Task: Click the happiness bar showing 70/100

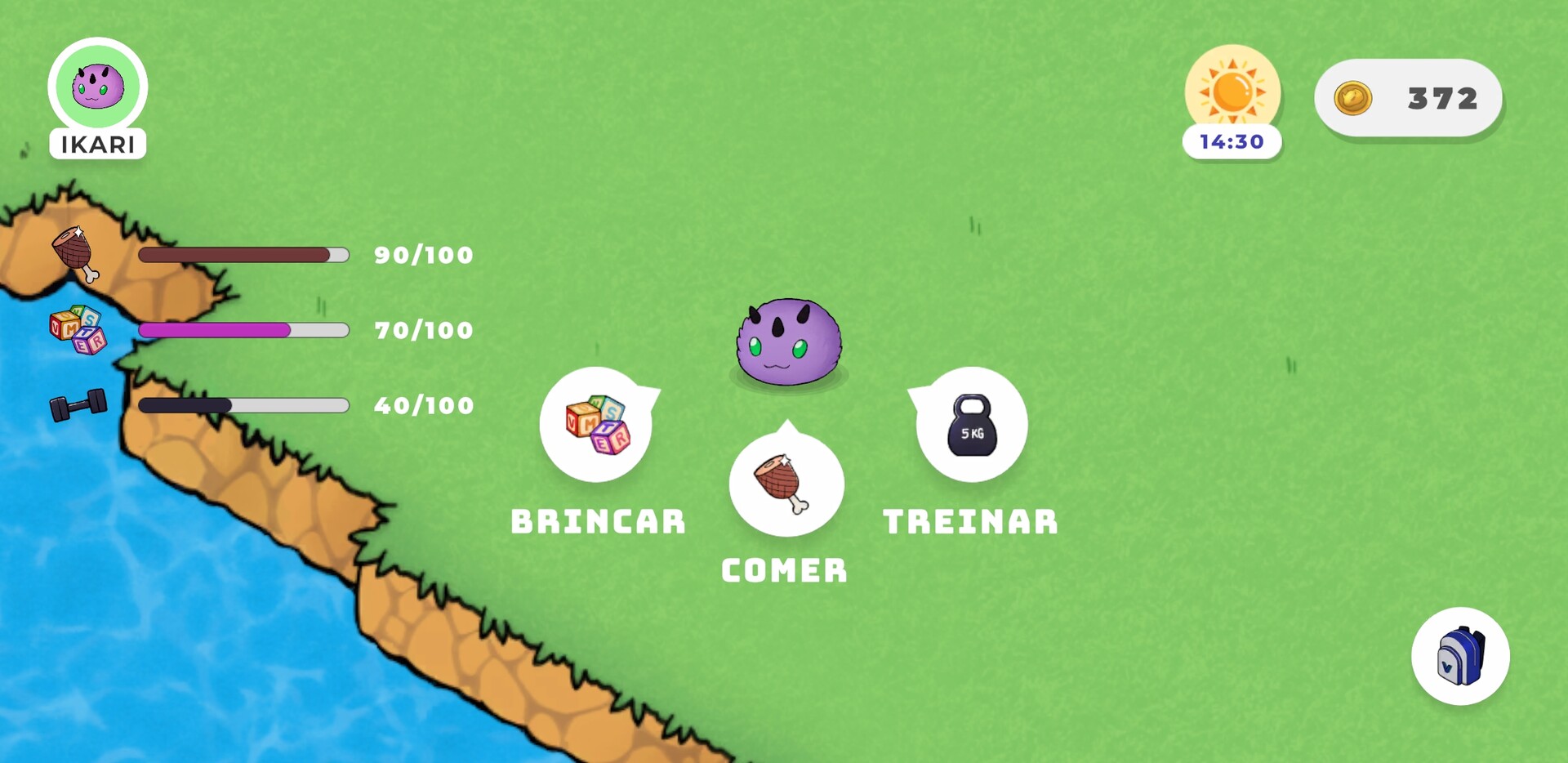Action: pos(243,330)
